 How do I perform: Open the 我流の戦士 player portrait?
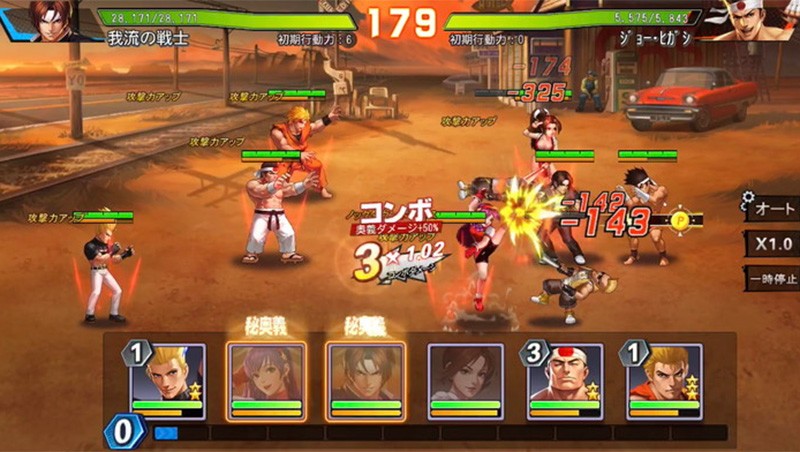pyautogui.click(x=50, y=20)
